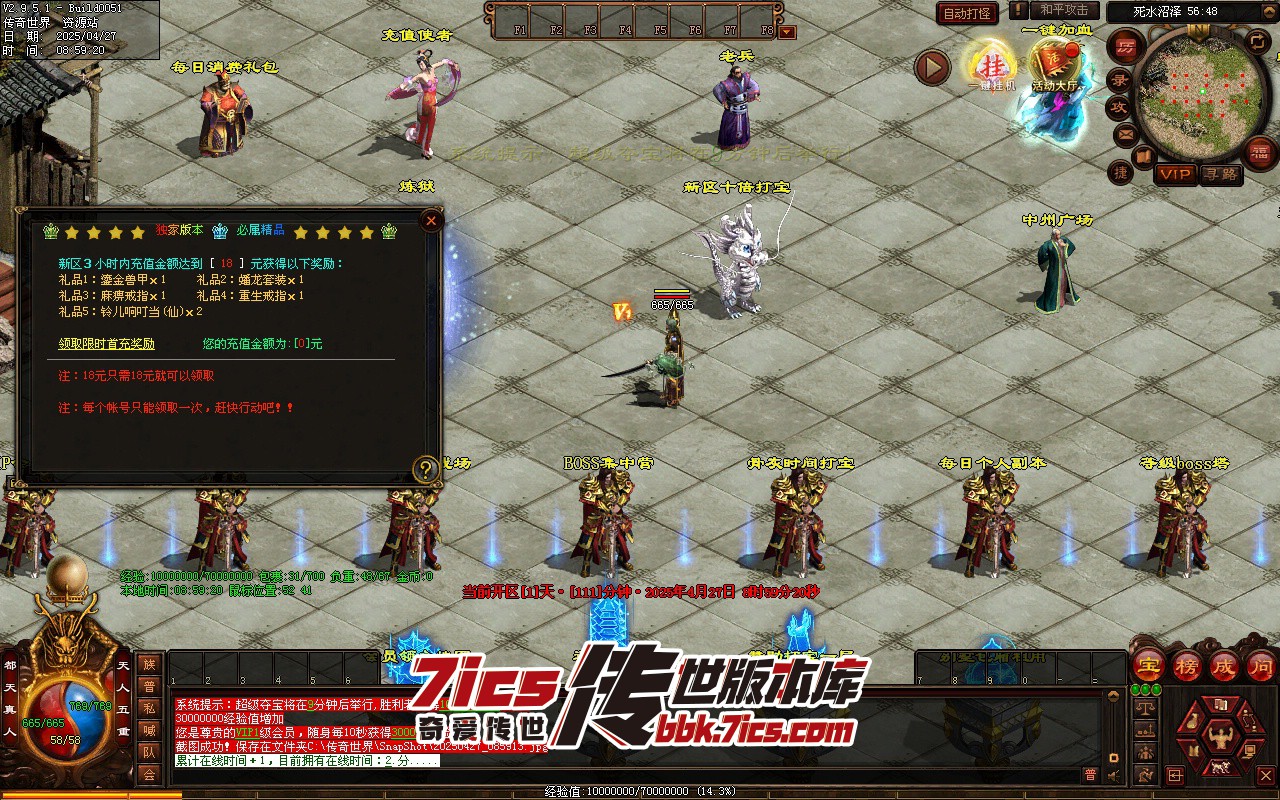
Task: Open the VIP button below the minimap
Action: pyautogui.click(x=1175, y=174)
